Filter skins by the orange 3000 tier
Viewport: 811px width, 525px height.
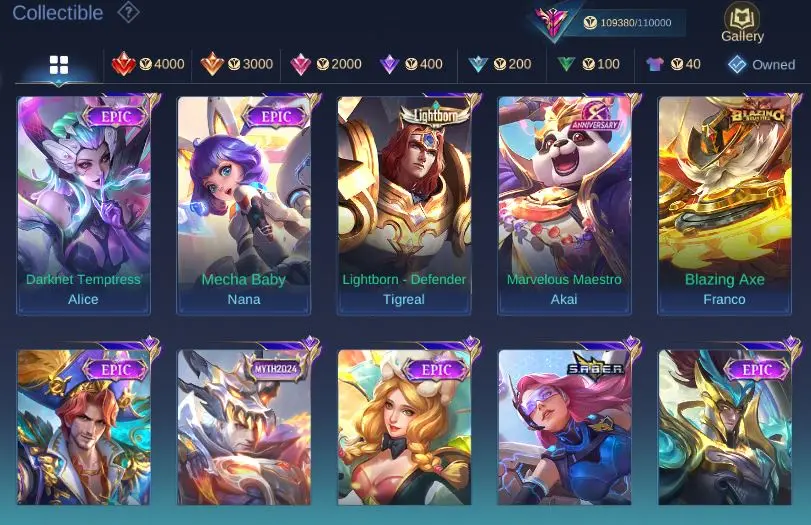coord(236,64)
